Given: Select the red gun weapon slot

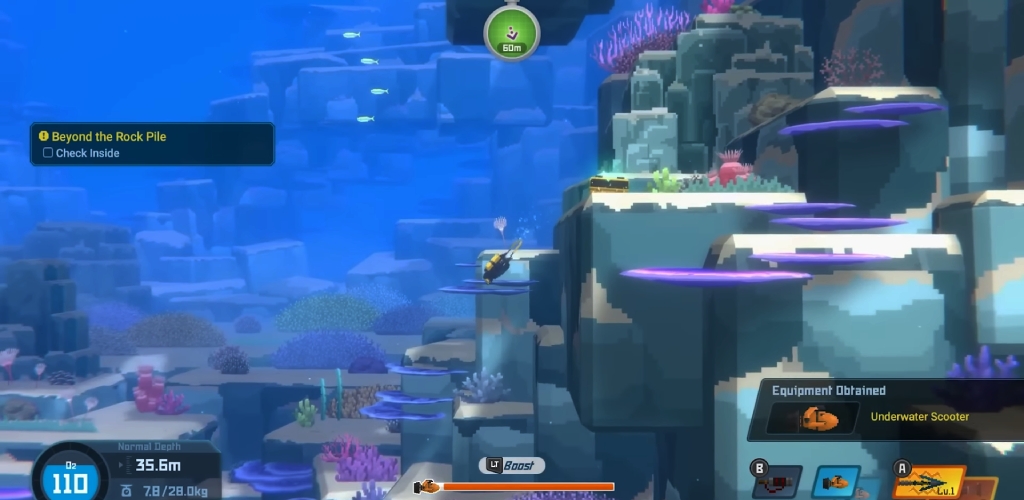Looking at the screenshot, I should pos(777,484).
